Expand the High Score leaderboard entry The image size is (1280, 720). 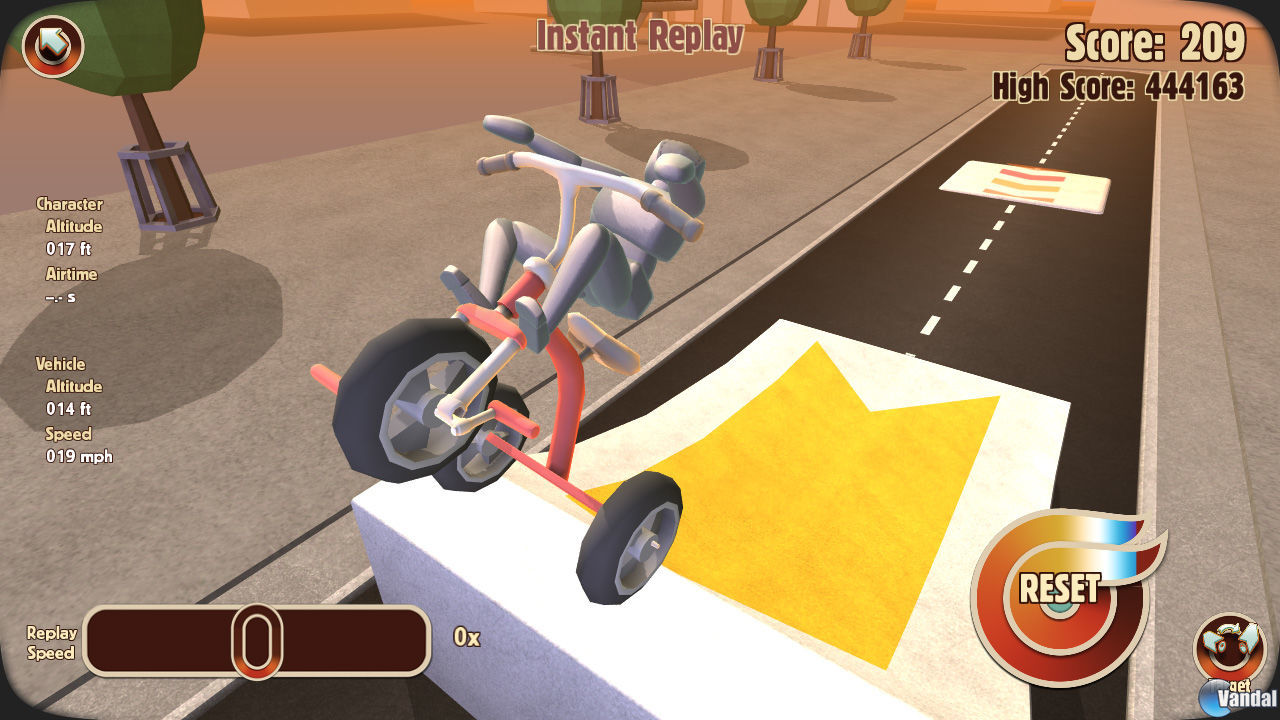pyautogui.click(x=1118, y=88)
